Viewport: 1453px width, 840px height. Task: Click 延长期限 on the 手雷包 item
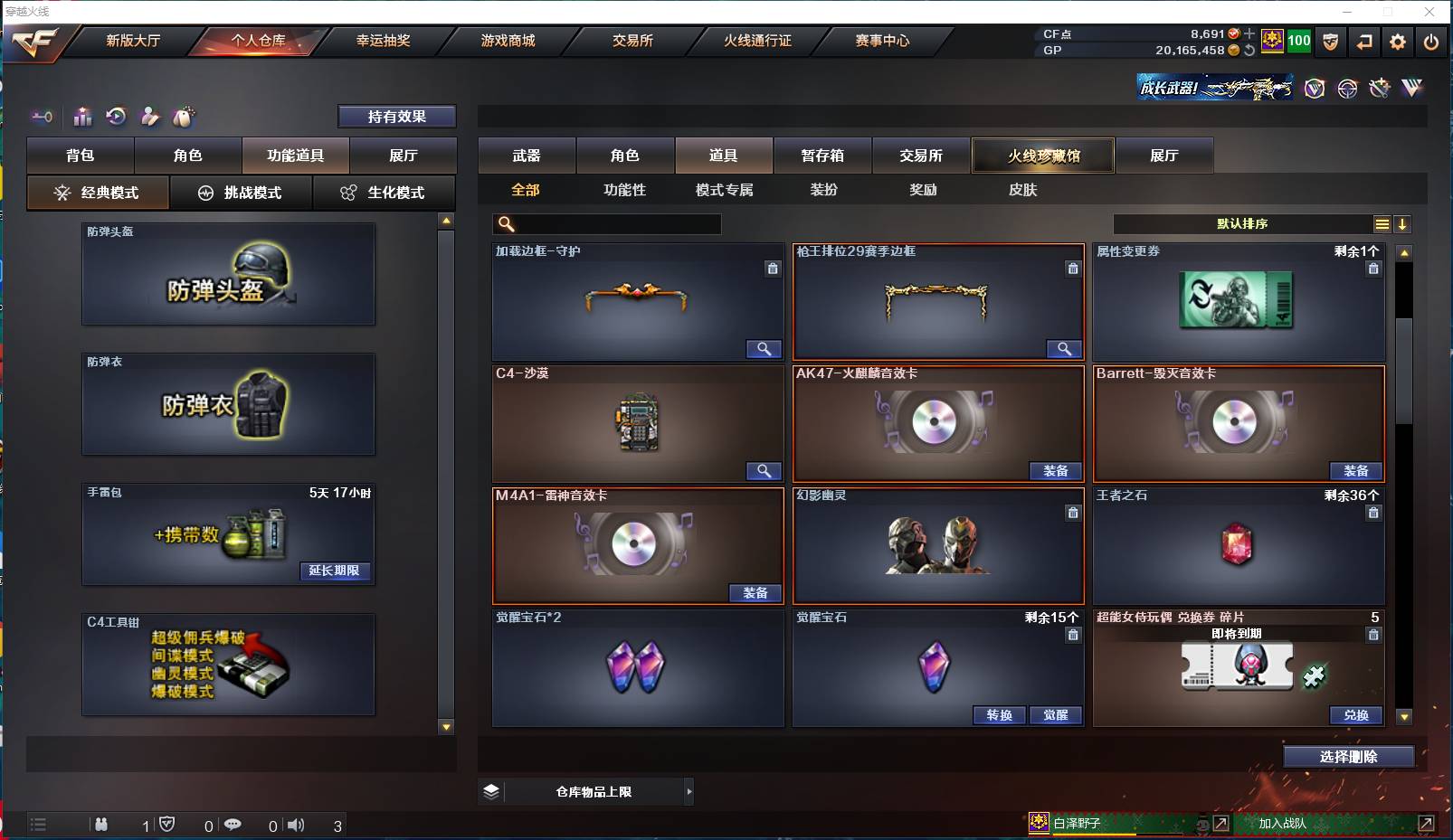pyautogui.click(x=336, y=571)
